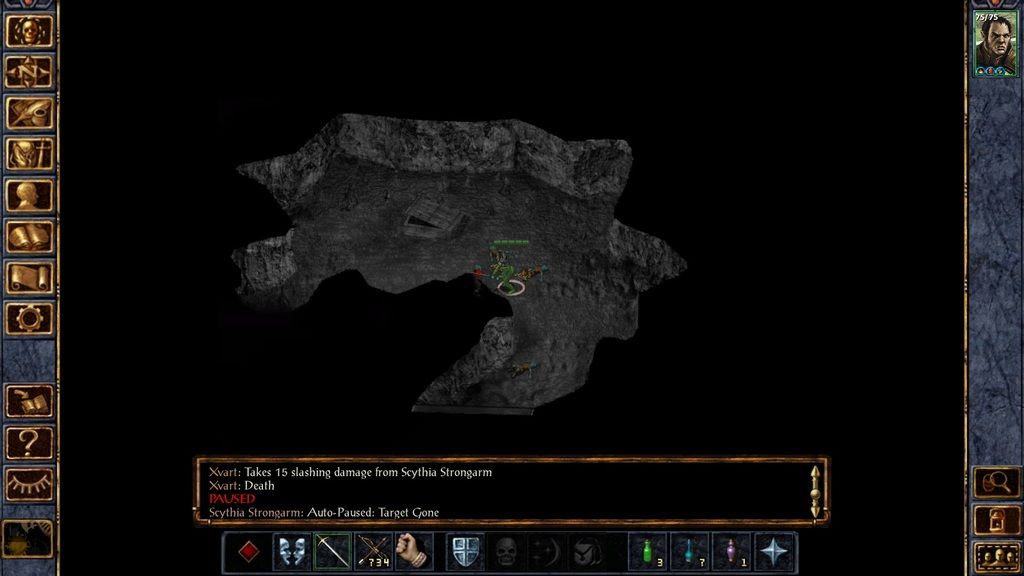The image size is (1024, 576).
Task: Activate the guard shield action
Action: tap(465, 551)
